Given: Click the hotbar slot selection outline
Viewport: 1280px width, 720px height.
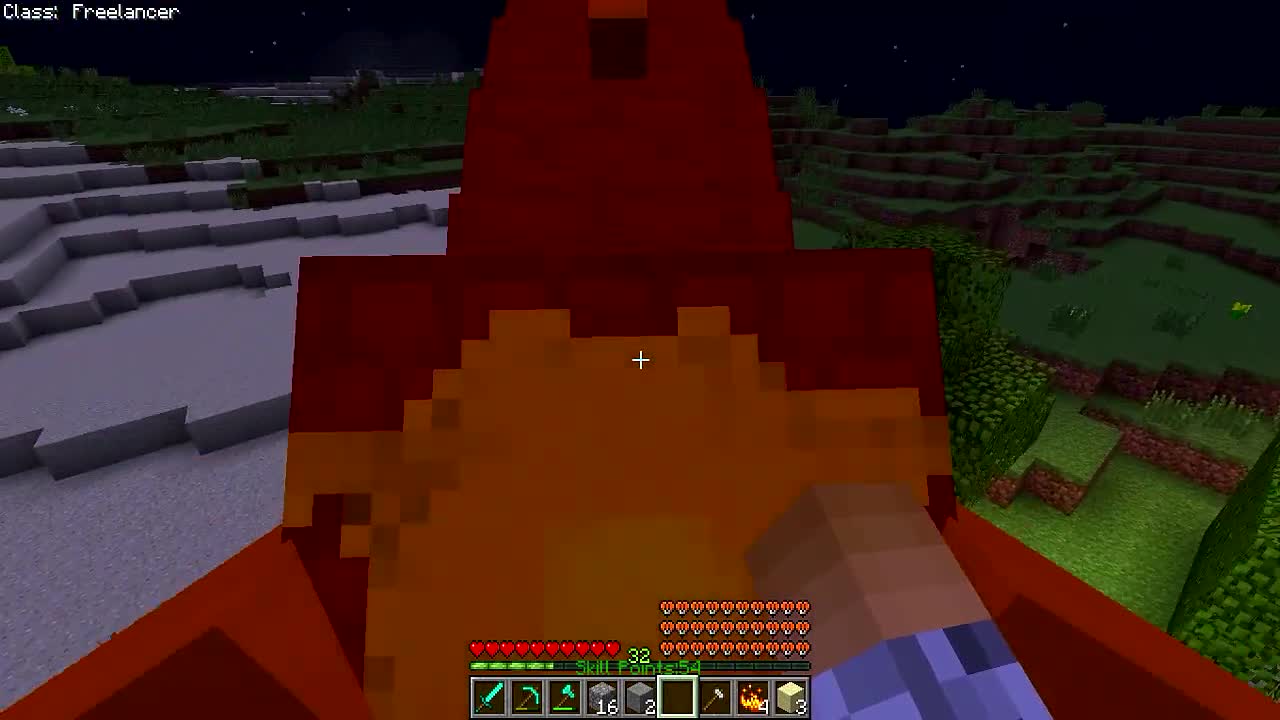Looking at the screenshot, I should [679, 680].
